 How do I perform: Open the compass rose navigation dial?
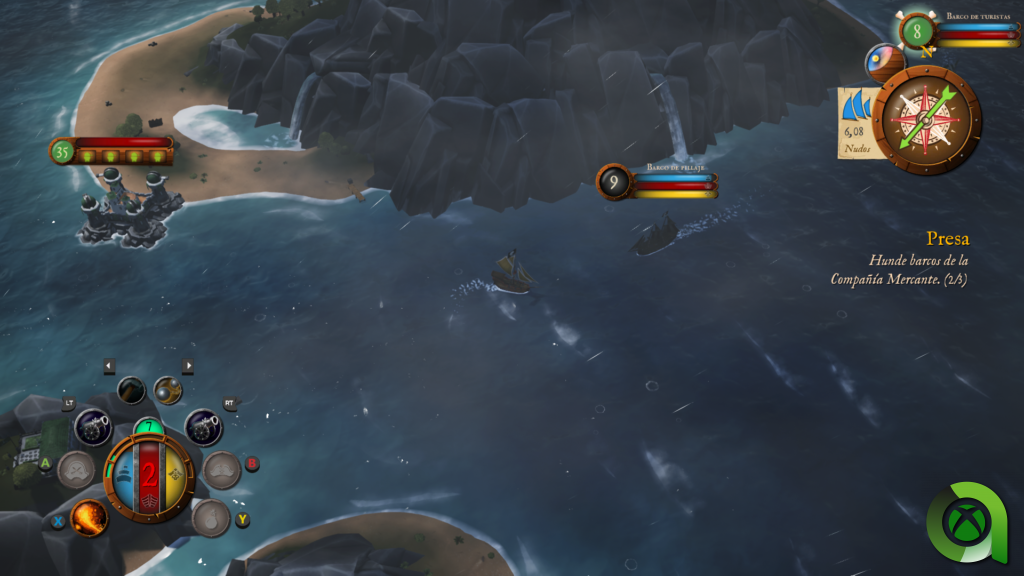(x=926, y=120)
